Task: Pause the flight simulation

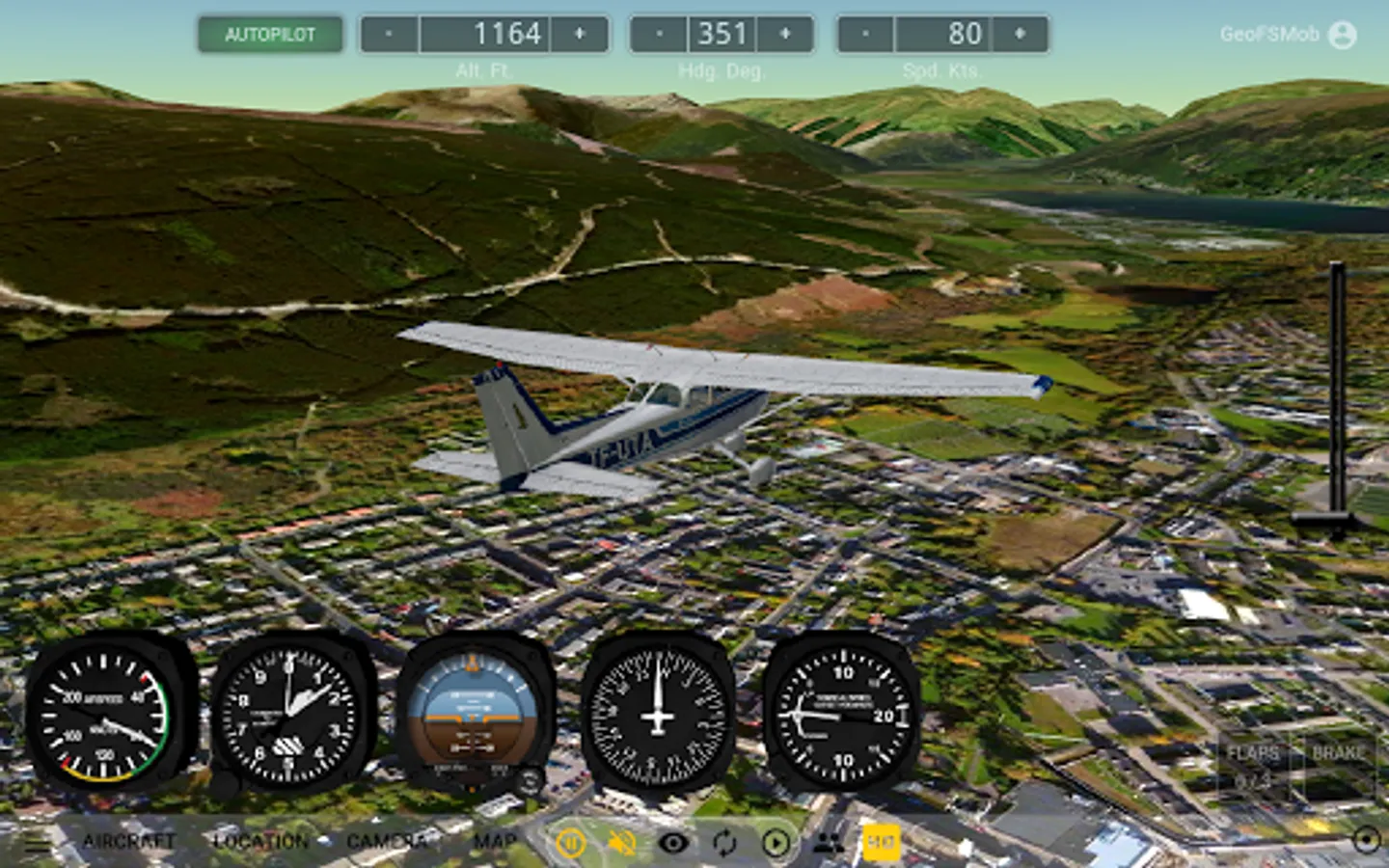Action: 571,844
